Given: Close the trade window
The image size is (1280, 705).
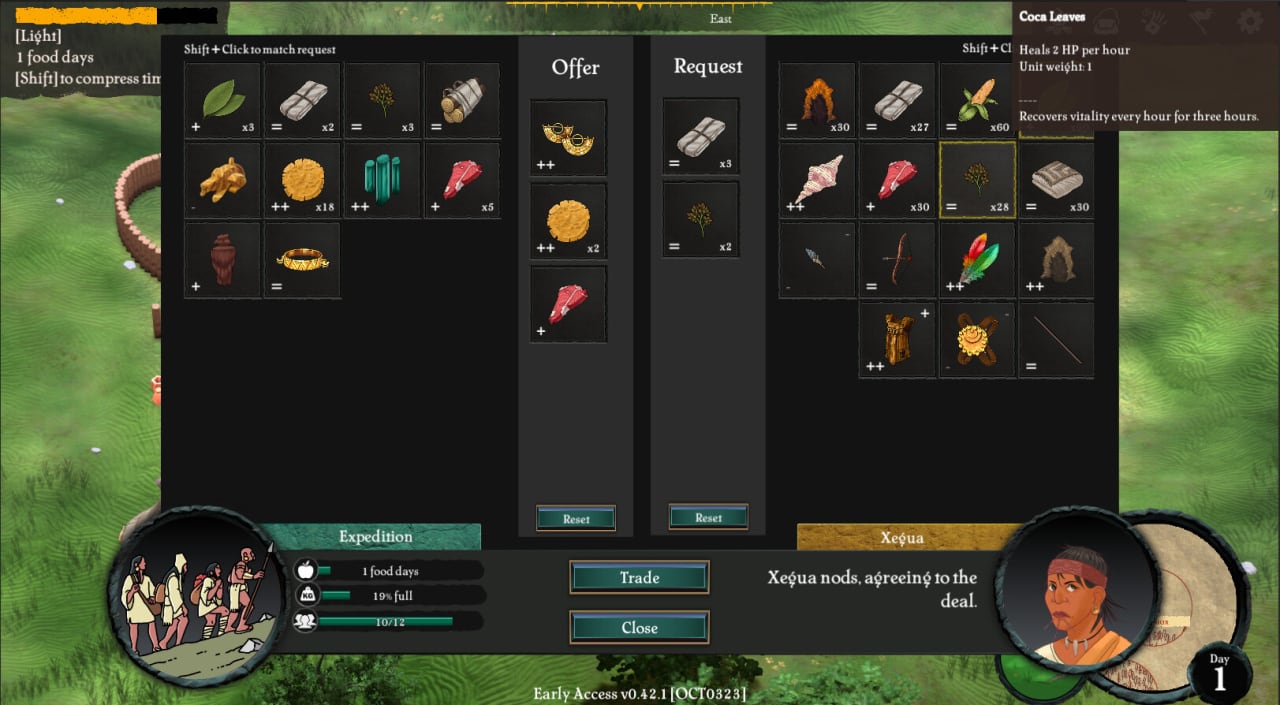Looking at the screenshot, I should [639, 627].
